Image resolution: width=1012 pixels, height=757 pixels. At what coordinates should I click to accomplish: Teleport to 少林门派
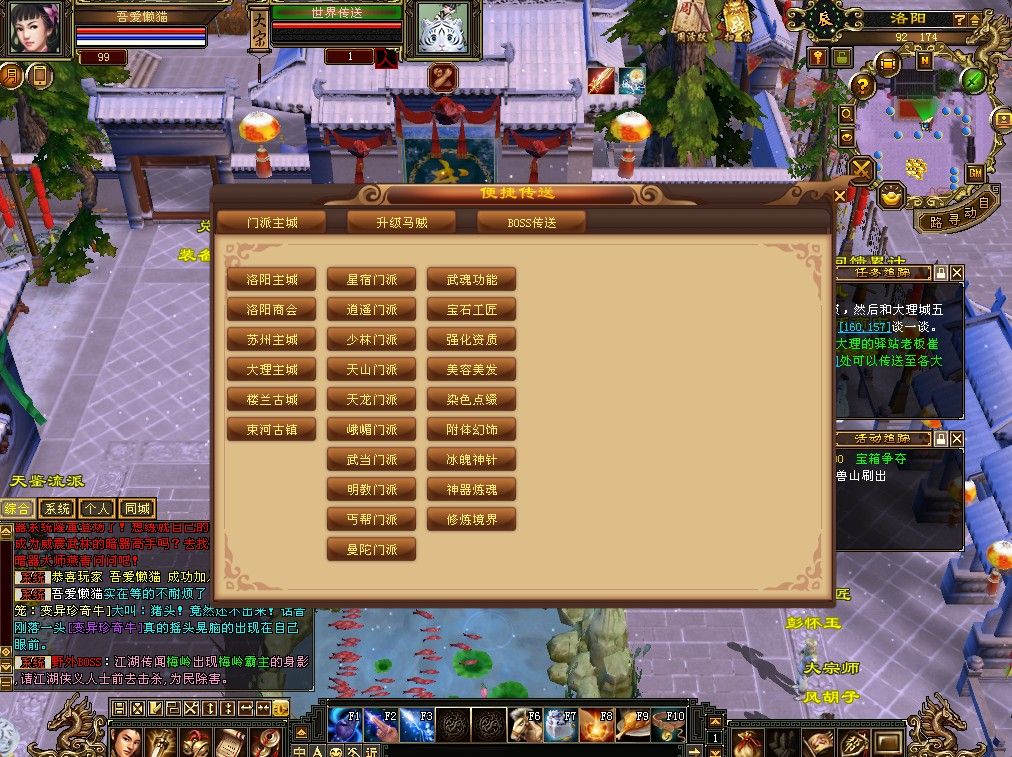(x=372, y=340)
